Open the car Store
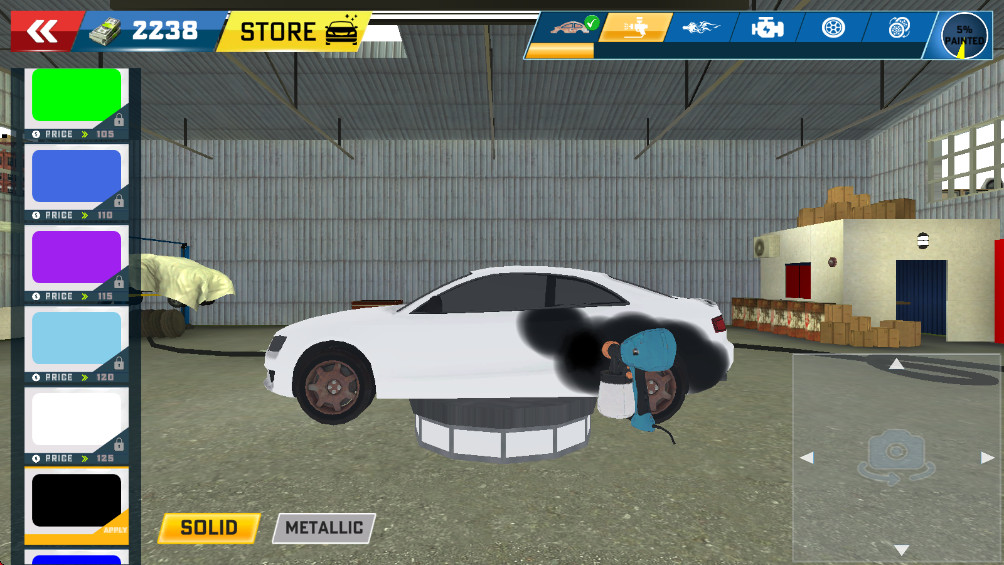Screen dimensions: 1004x565 point(297,32)
